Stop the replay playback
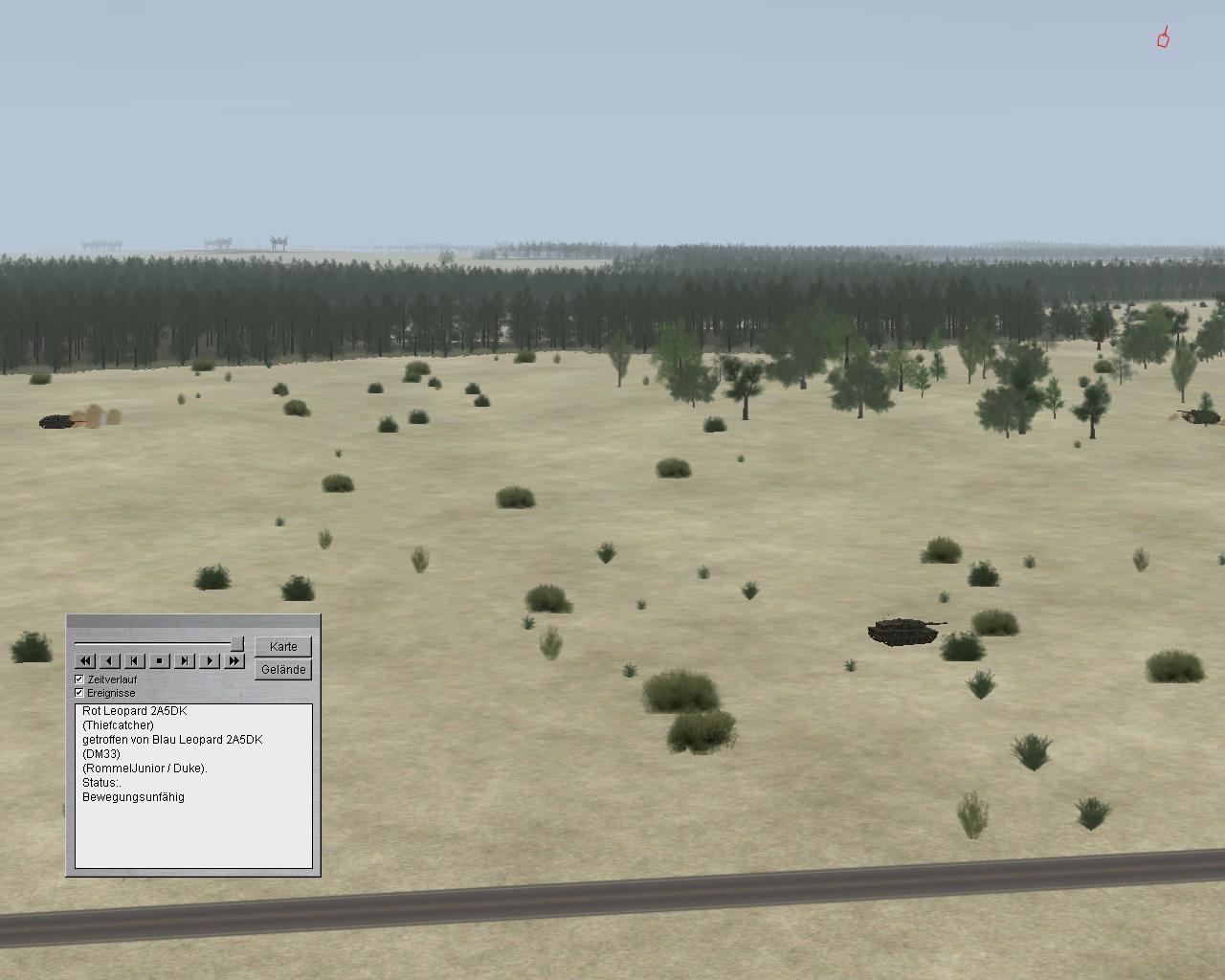Image resolution: width=1225 pixels, height=980 pixels. pos(160,660)
